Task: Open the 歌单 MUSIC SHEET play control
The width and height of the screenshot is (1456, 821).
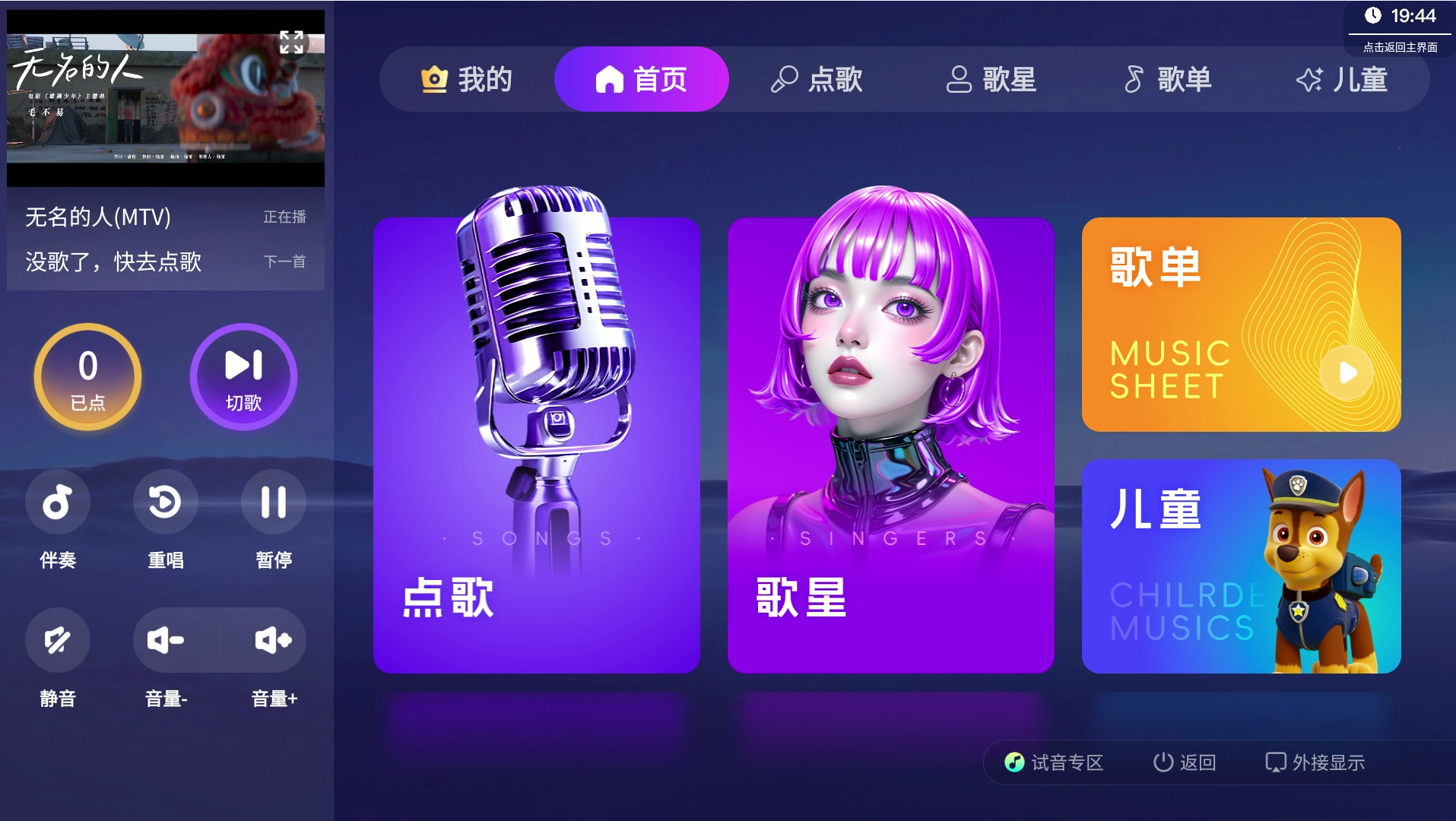Action: [1349, 372]
